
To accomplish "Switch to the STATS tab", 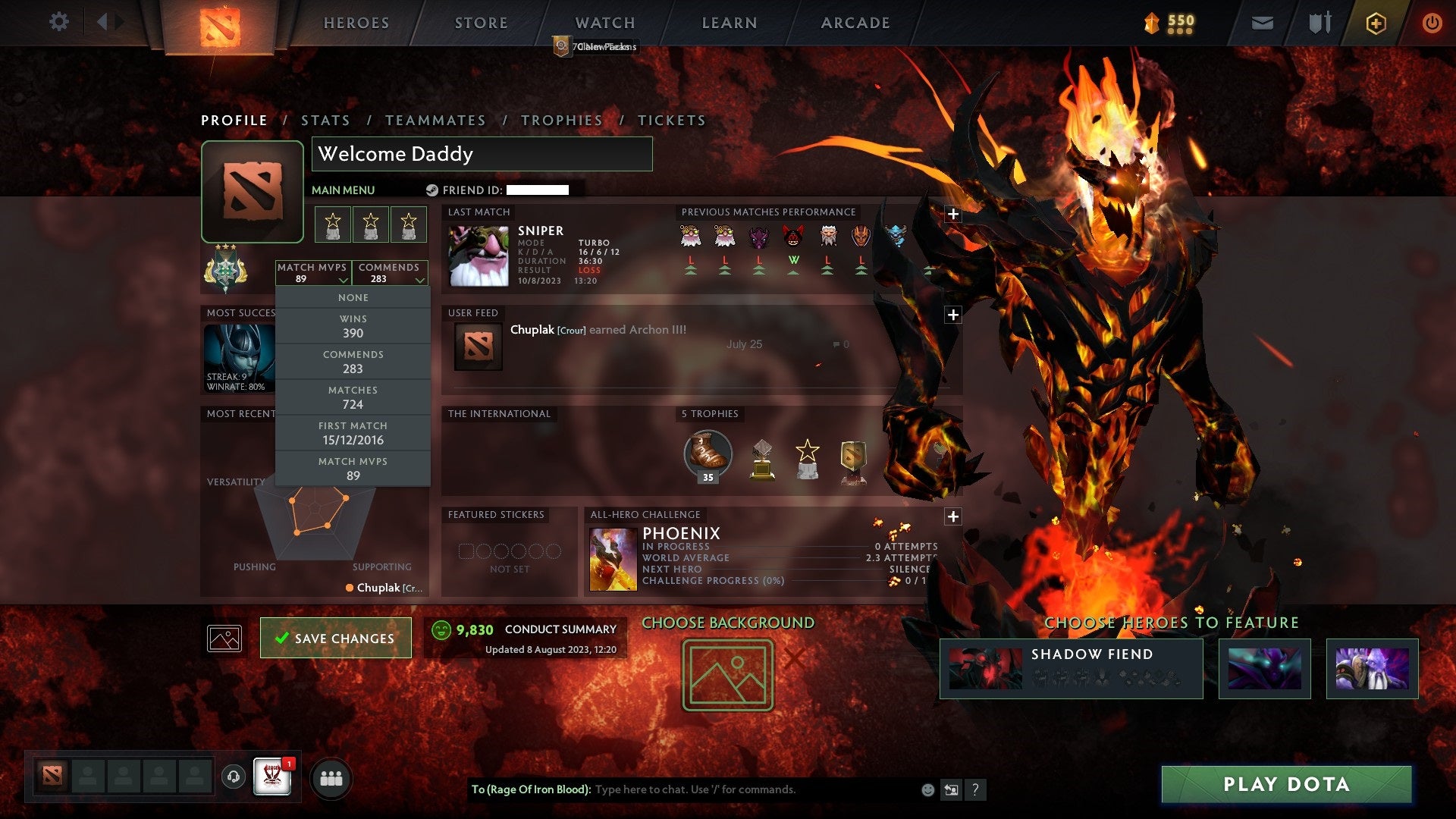I will pos(325,120).
